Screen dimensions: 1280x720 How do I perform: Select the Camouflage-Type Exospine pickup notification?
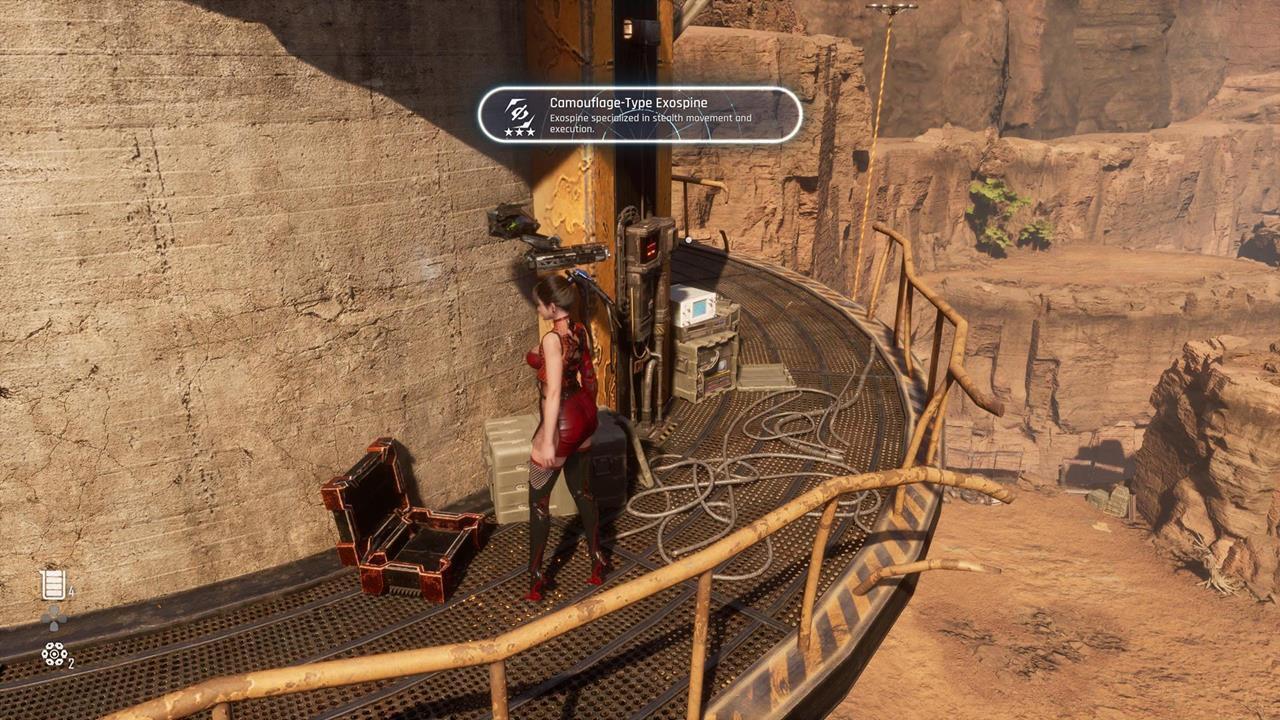coord(640,115)
